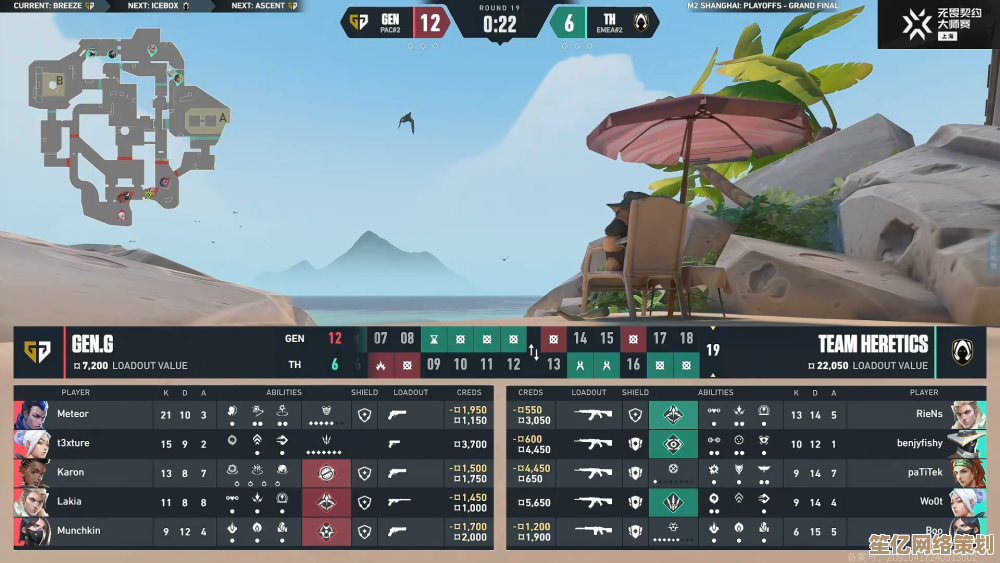Image resolution: width=1000 pixels, height=563 pixels.
Task: Click the side-swap arrows in the round timeline
Action: [x=533, y=352]
